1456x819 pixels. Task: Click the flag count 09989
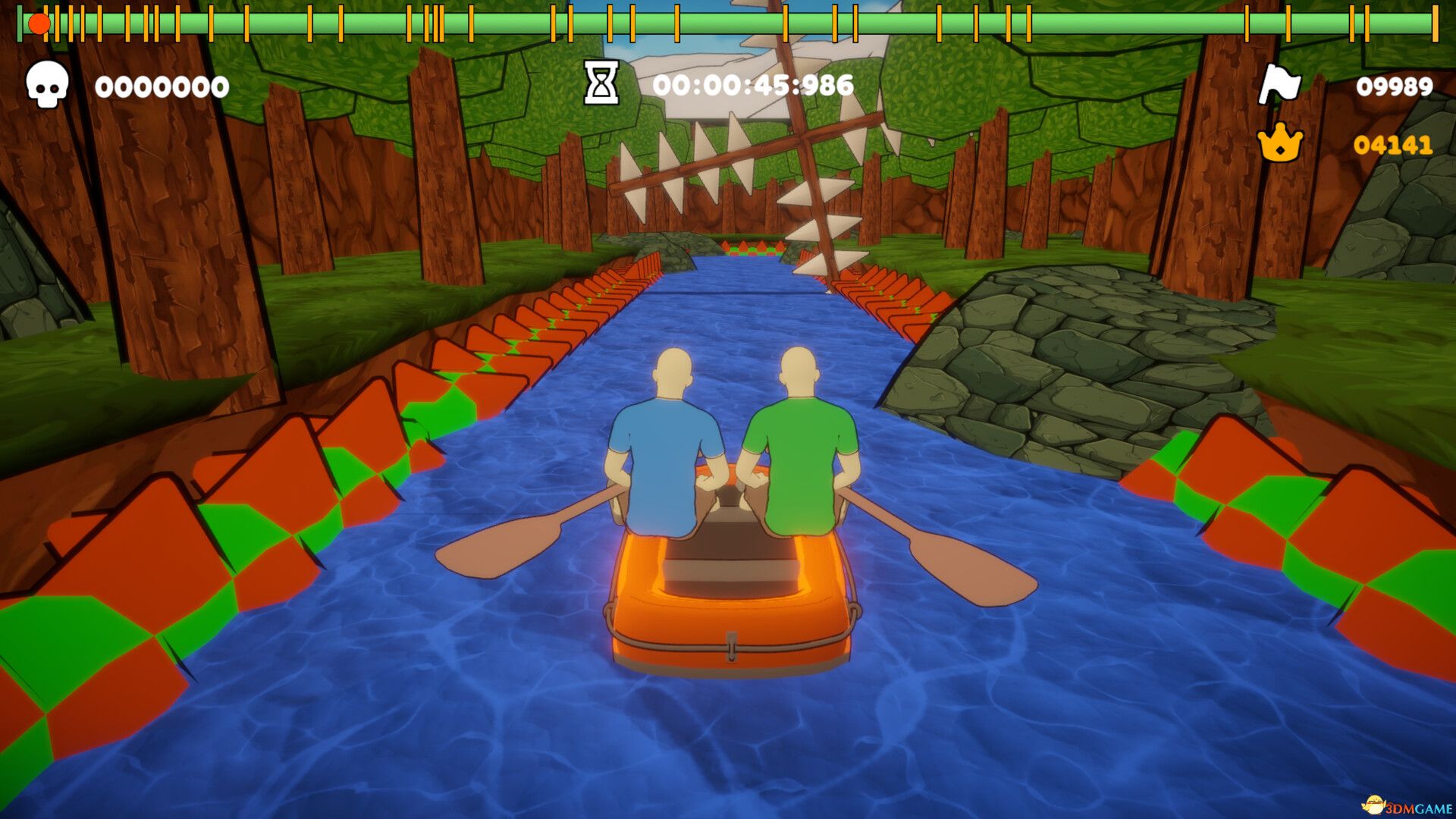pos(1394,86)
